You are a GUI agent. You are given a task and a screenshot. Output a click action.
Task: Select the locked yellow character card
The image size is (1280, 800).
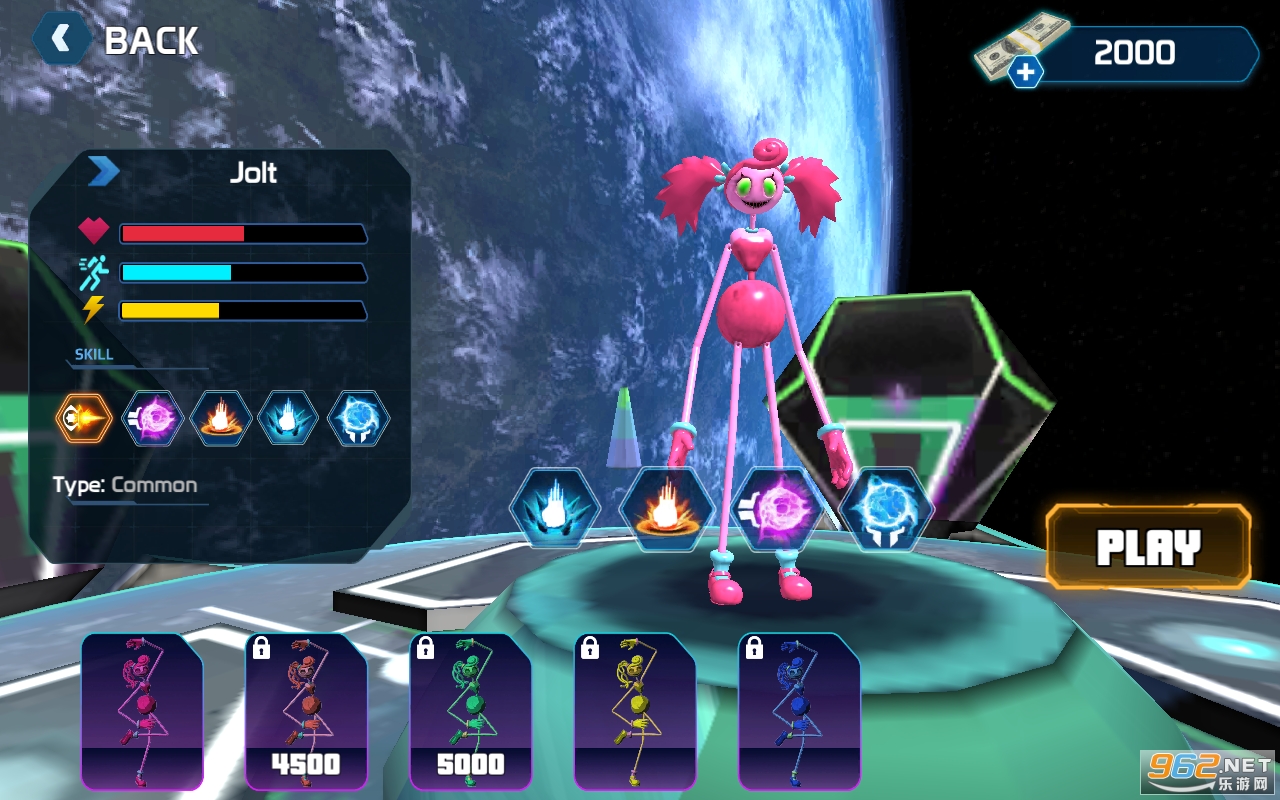[634, 710]
